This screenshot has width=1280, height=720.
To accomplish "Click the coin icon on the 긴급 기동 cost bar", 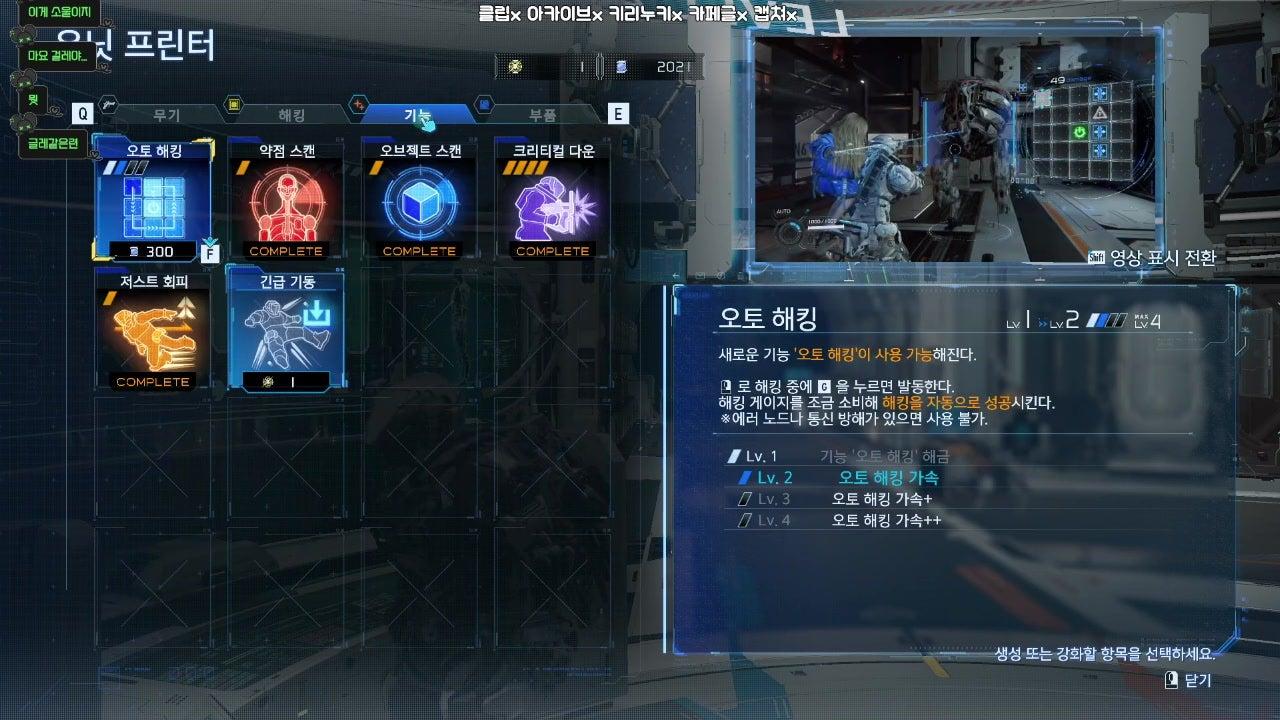I will click(267, 380).
